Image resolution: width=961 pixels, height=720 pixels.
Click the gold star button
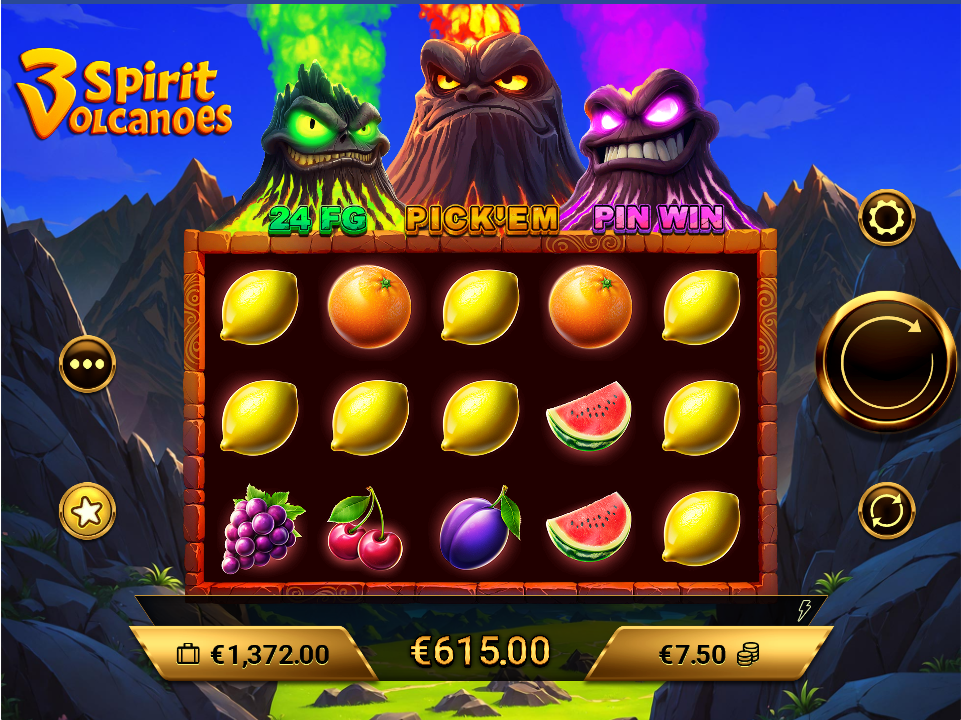point(87,511)
